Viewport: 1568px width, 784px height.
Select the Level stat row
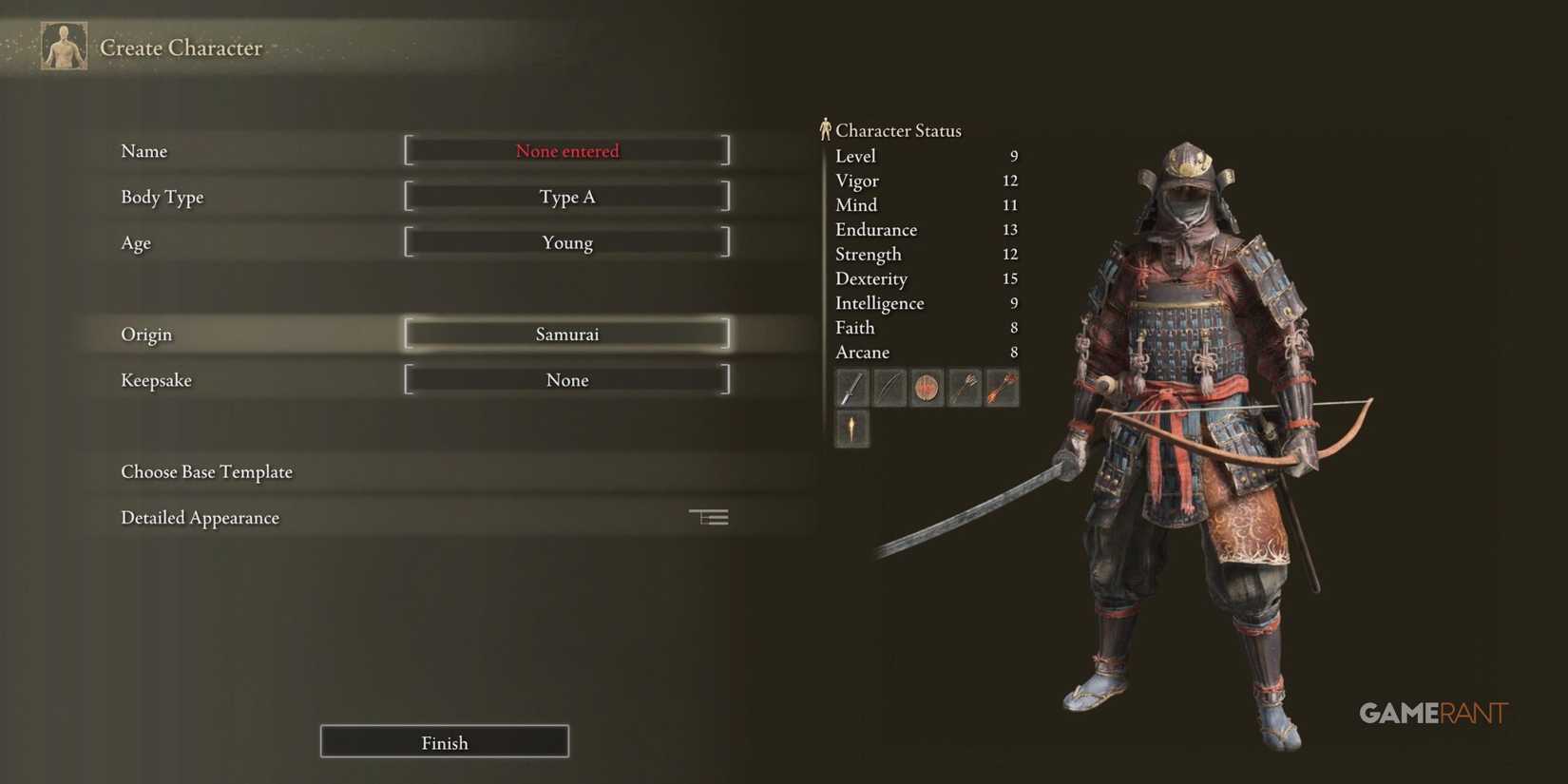point(922,156)
